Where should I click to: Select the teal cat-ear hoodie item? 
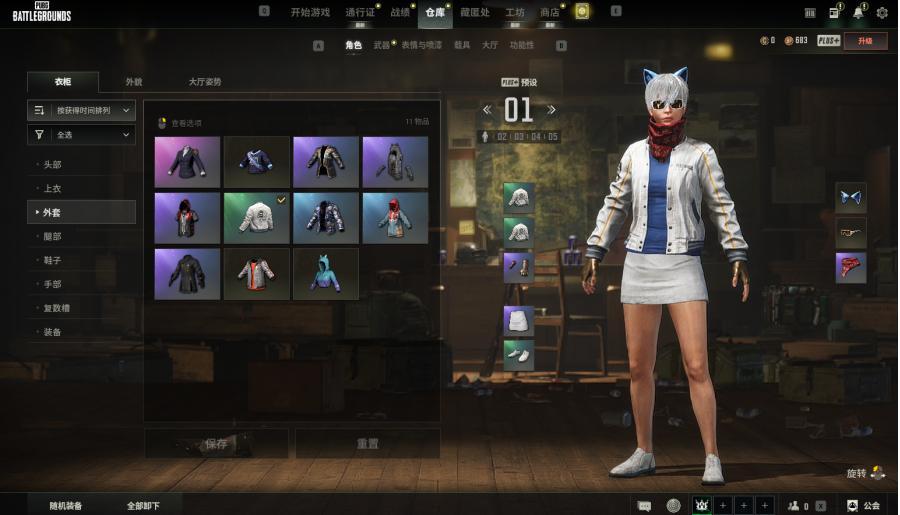click(x=325, y=274)
